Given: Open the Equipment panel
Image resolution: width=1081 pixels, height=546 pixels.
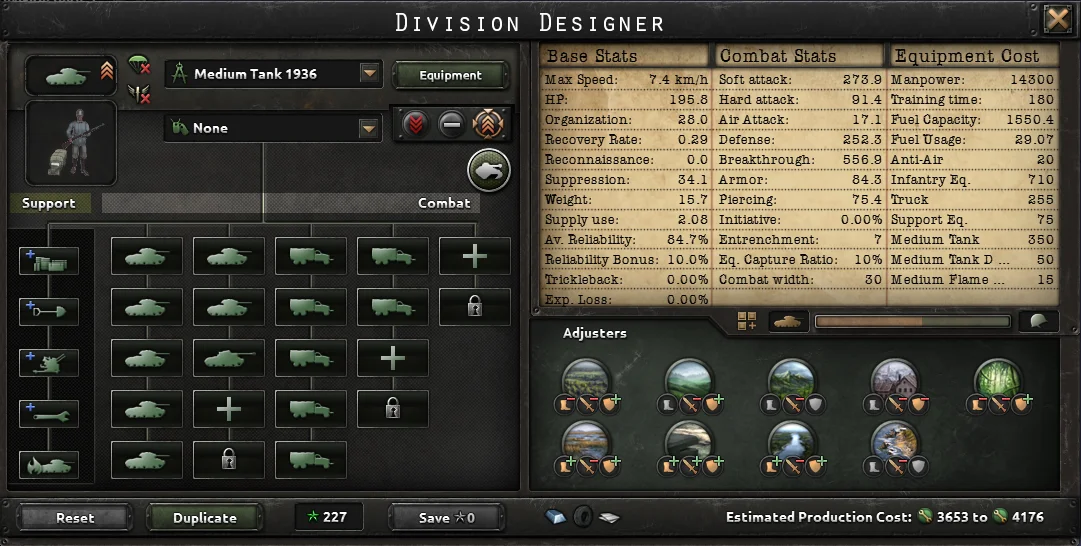Looking at the screenshot, I should (450, 75).
